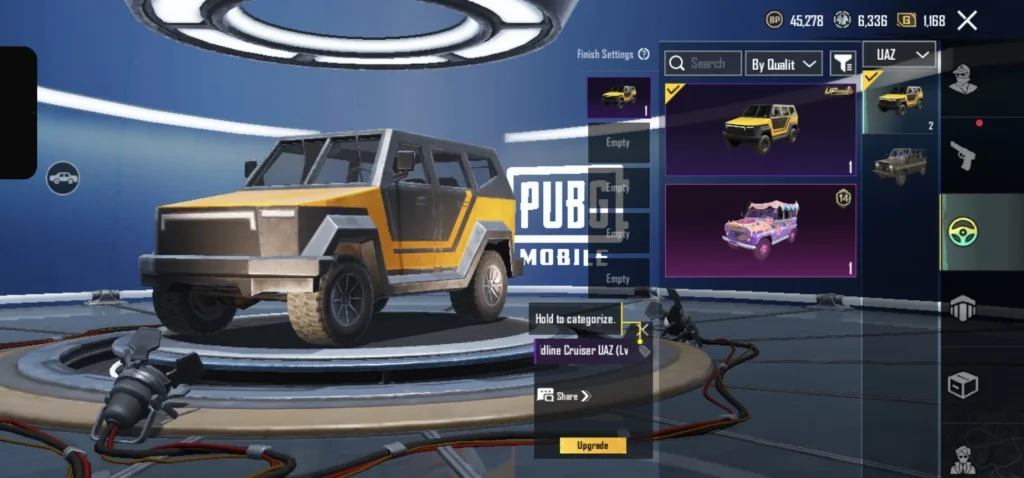Open the filter funnel options
Screen dimensions: 1024x478
tap(843, 63)
